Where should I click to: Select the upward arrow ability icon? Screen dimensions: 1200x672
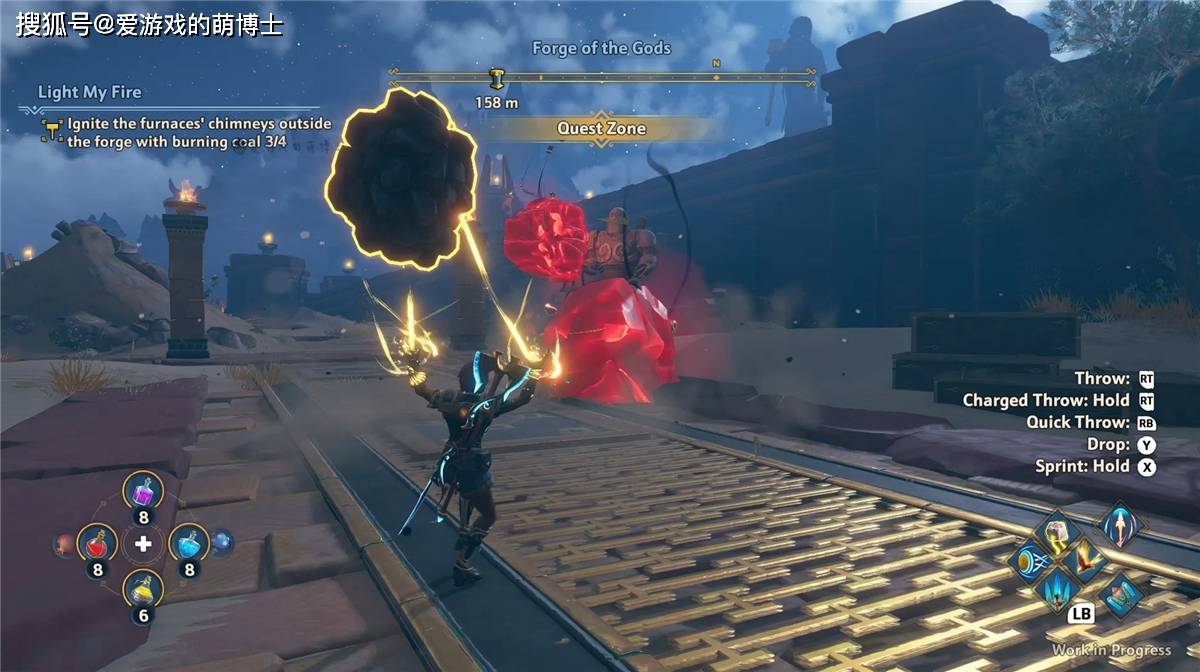tap(1119, 524)
